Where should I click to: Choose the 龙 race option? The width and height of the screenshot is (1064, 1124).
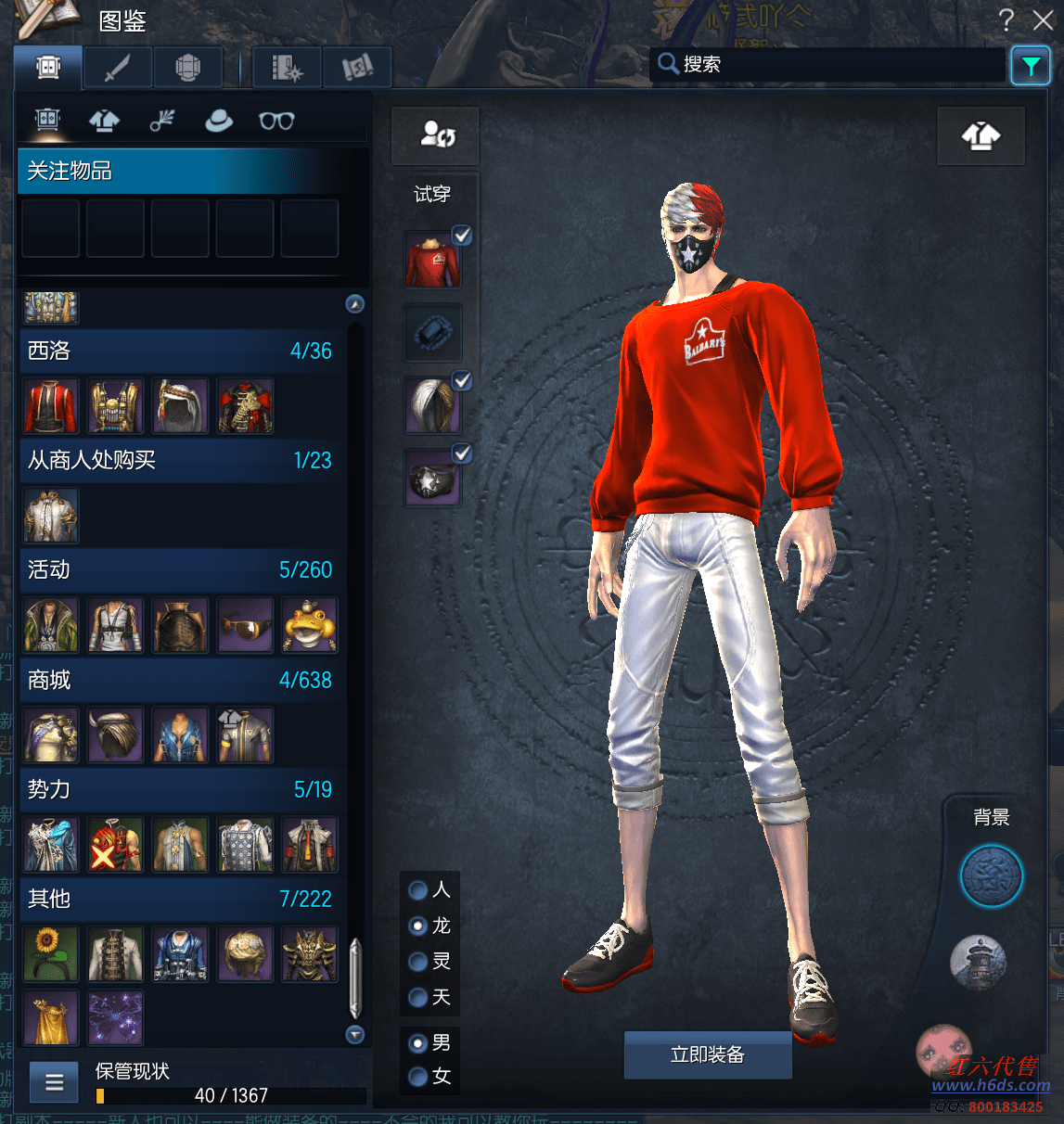pyautogui.click(x=418, y=926)
